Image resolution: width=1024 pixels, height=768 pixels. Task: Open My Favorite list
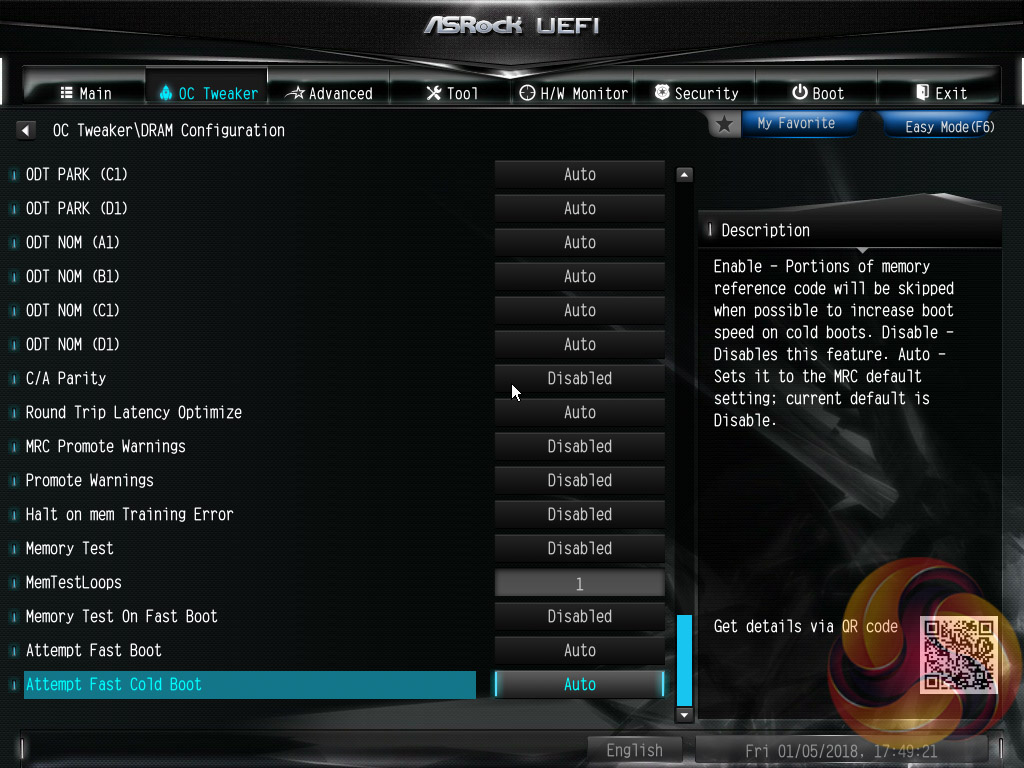pos(795,123)
